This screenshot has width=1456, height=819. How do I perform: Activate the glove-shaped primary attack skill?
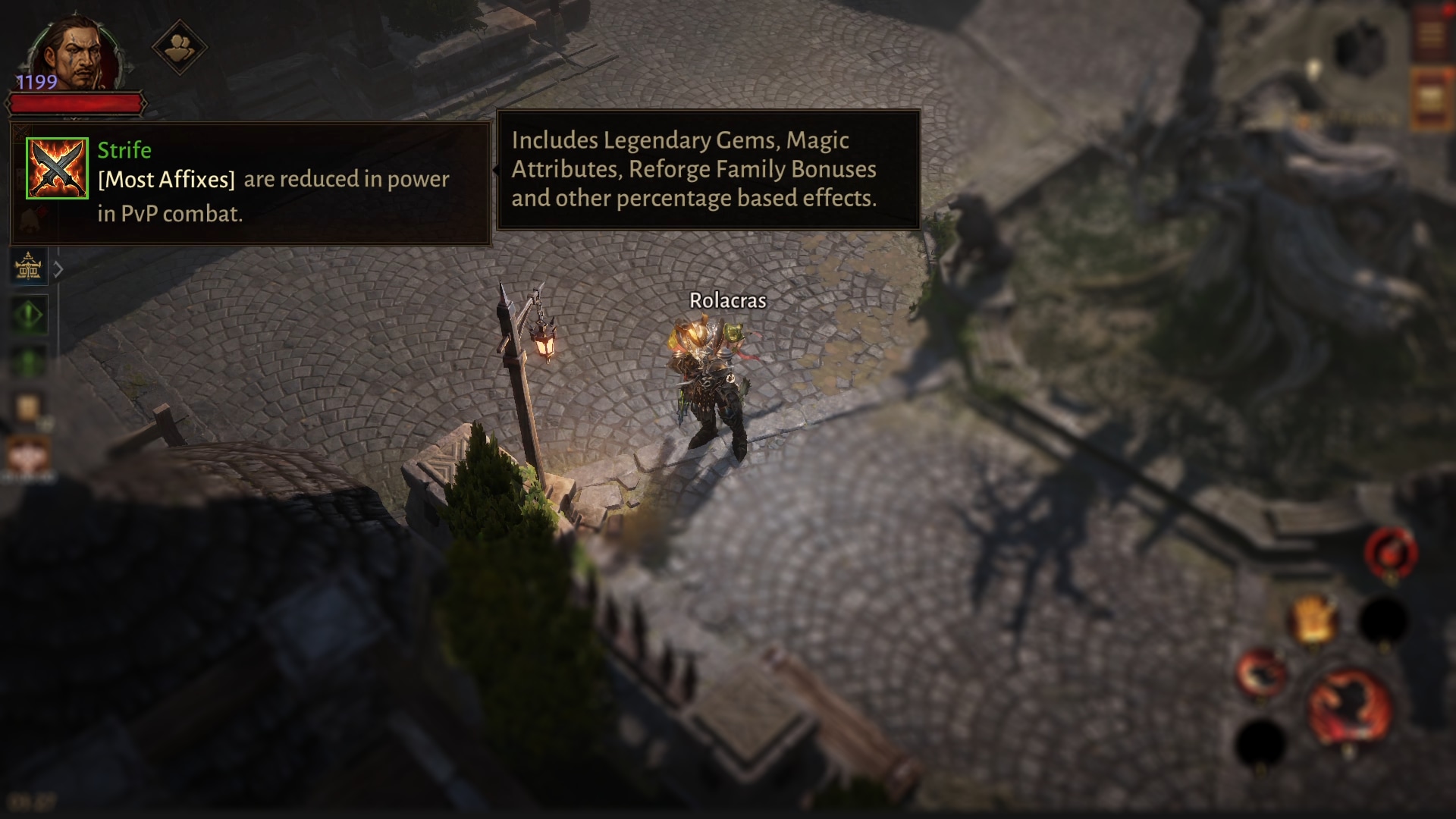tap(1312, 616)
